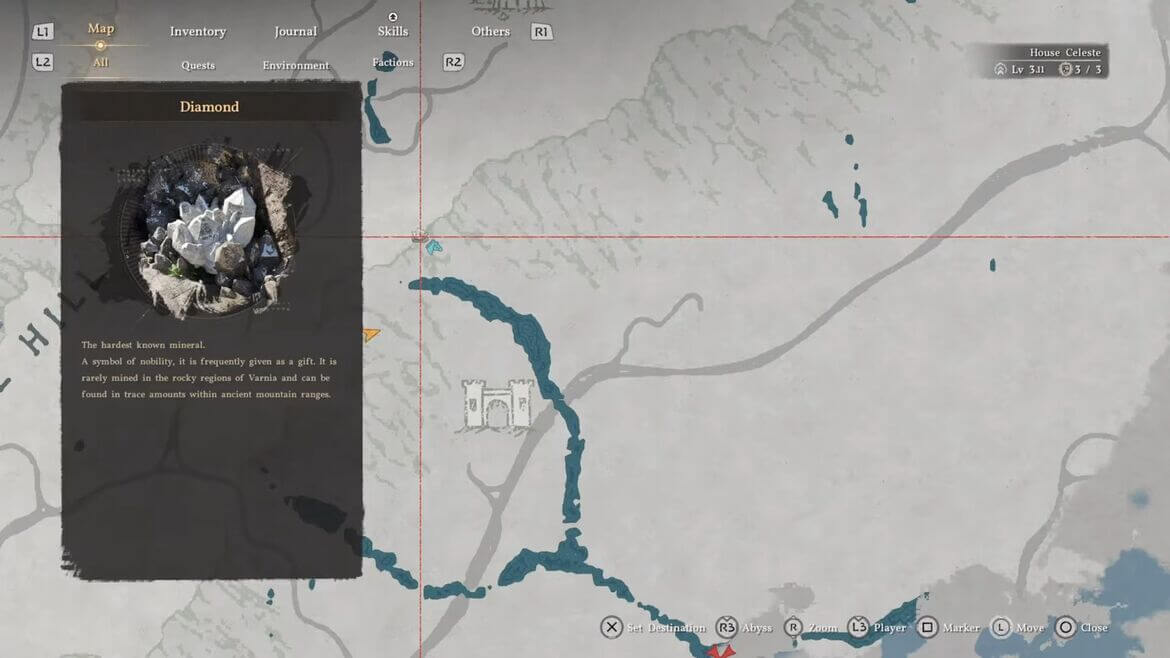The width and height of the screenshot is (1170, 658).
Task: Switch to the Skills tab
Action: click(x=393, y=31)
